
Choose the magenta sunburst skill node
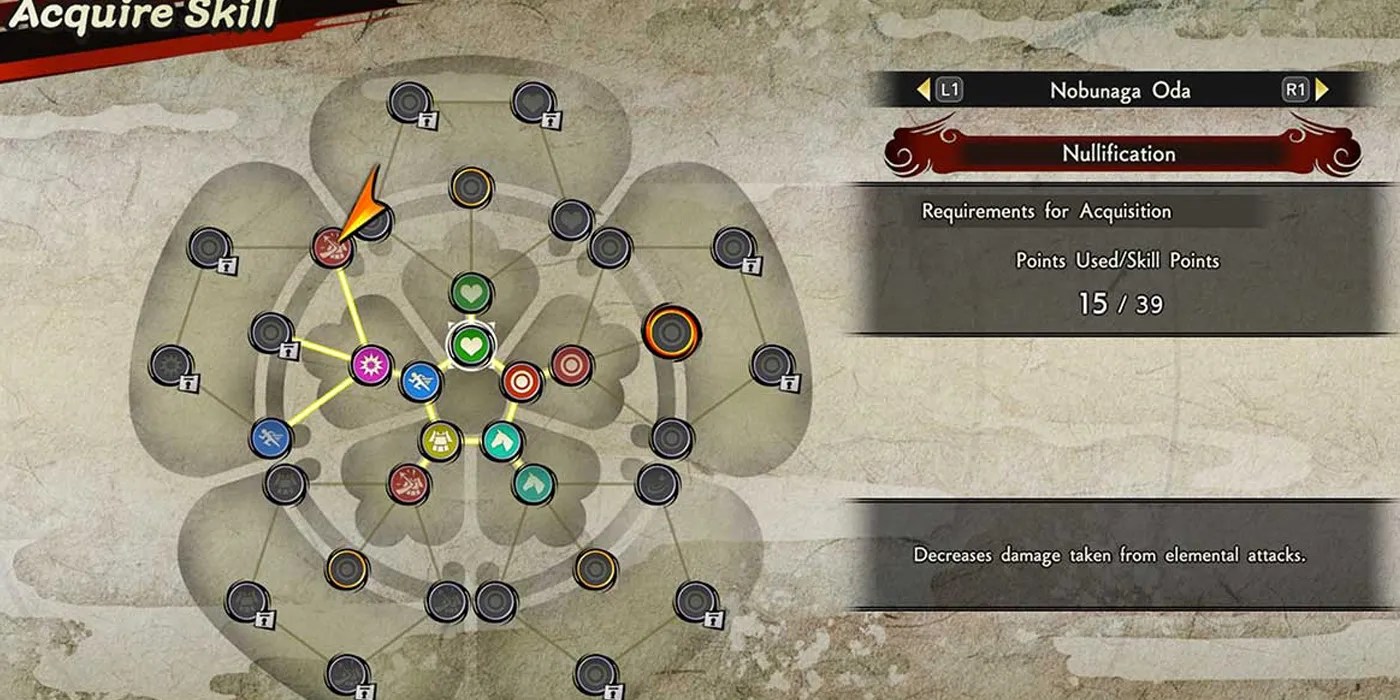click(x=371, y=365)
